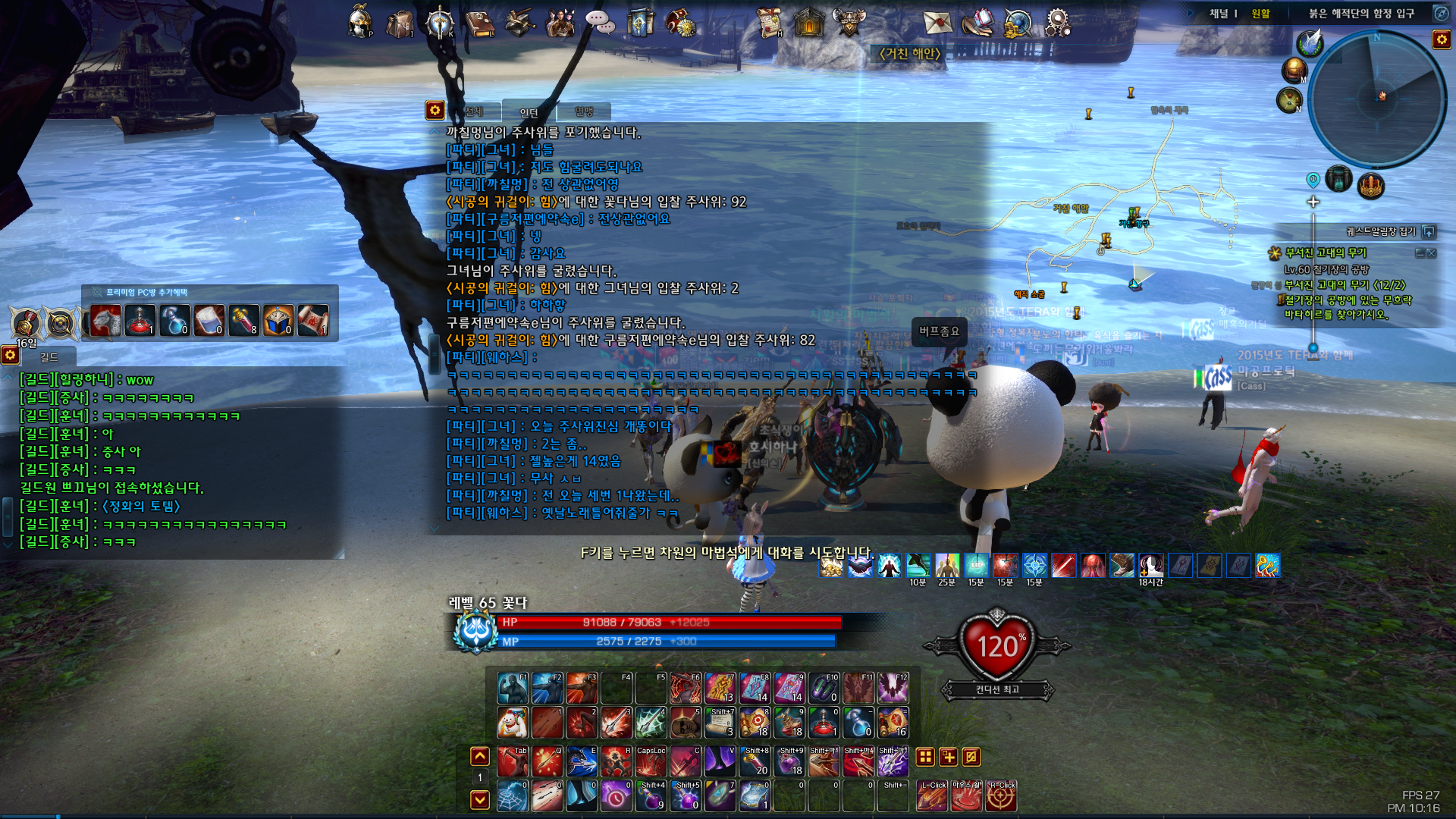Use the snowman item hotbar slot
Image resolution: width=1456 pixels, height=819 pixels.
513,723
